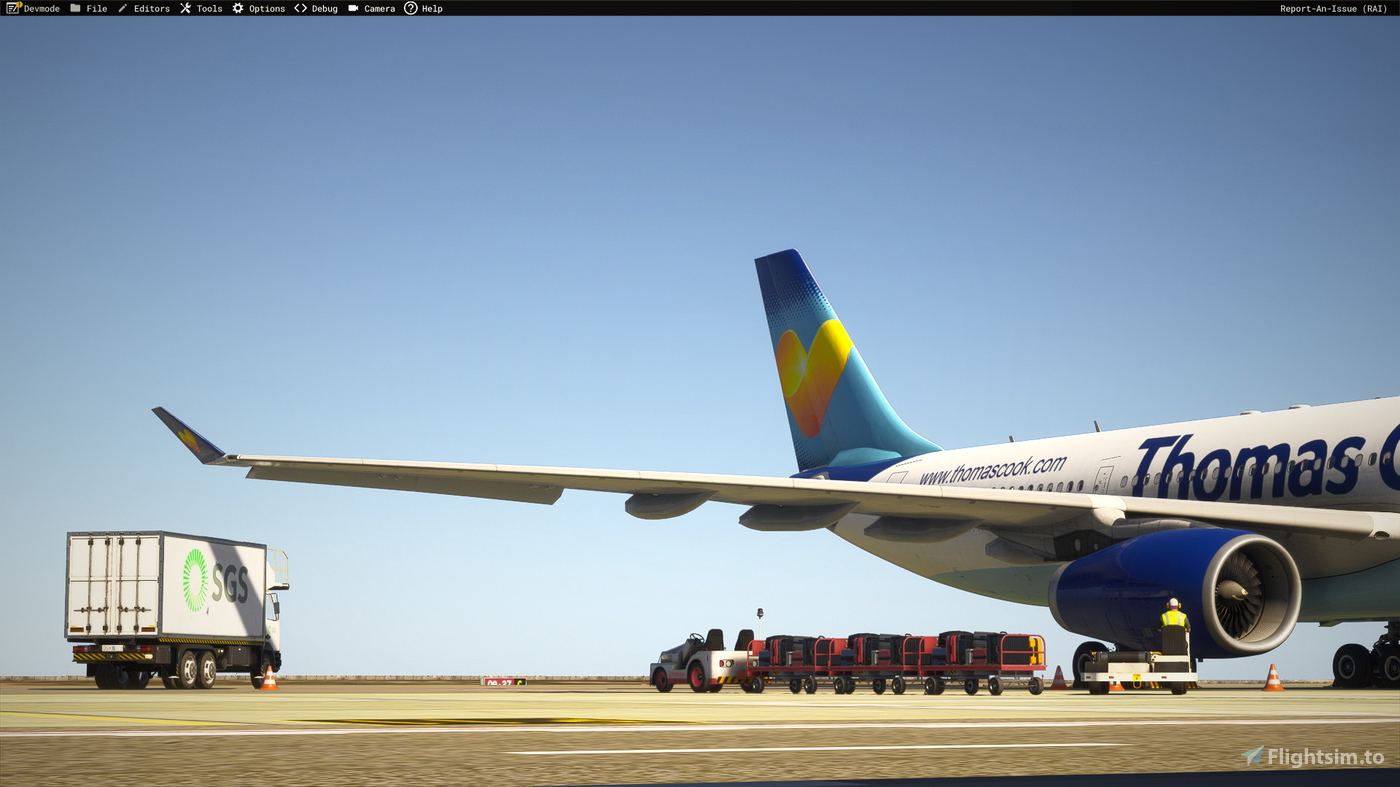Click the Devmode label in the menu bar
The height and width of the screenshot is (787, 1400).
click(41, 8)
